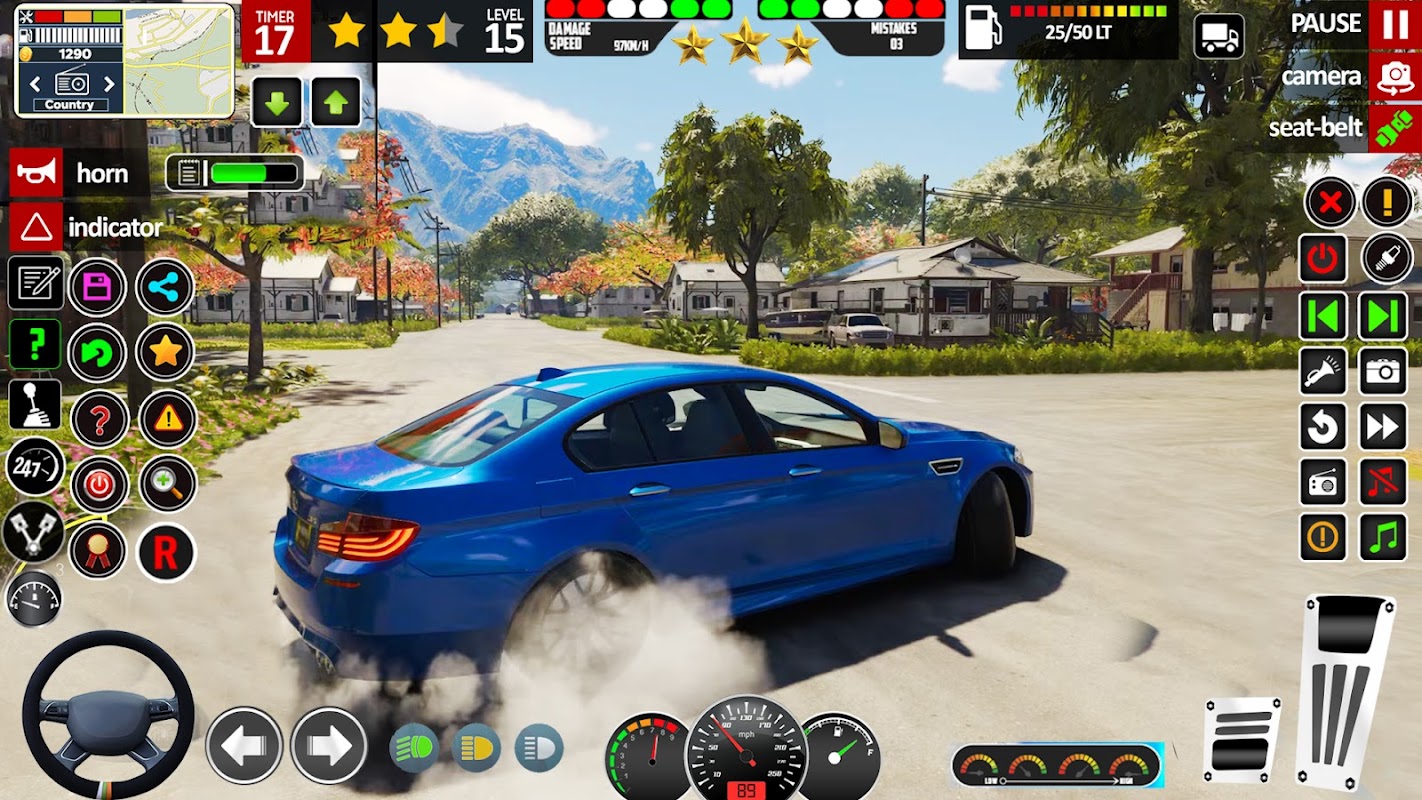Image resolution: width=1422 pixels, height=800 pixels.
Task: Steer left with the left arrow button
Action: tap(244, 745)
